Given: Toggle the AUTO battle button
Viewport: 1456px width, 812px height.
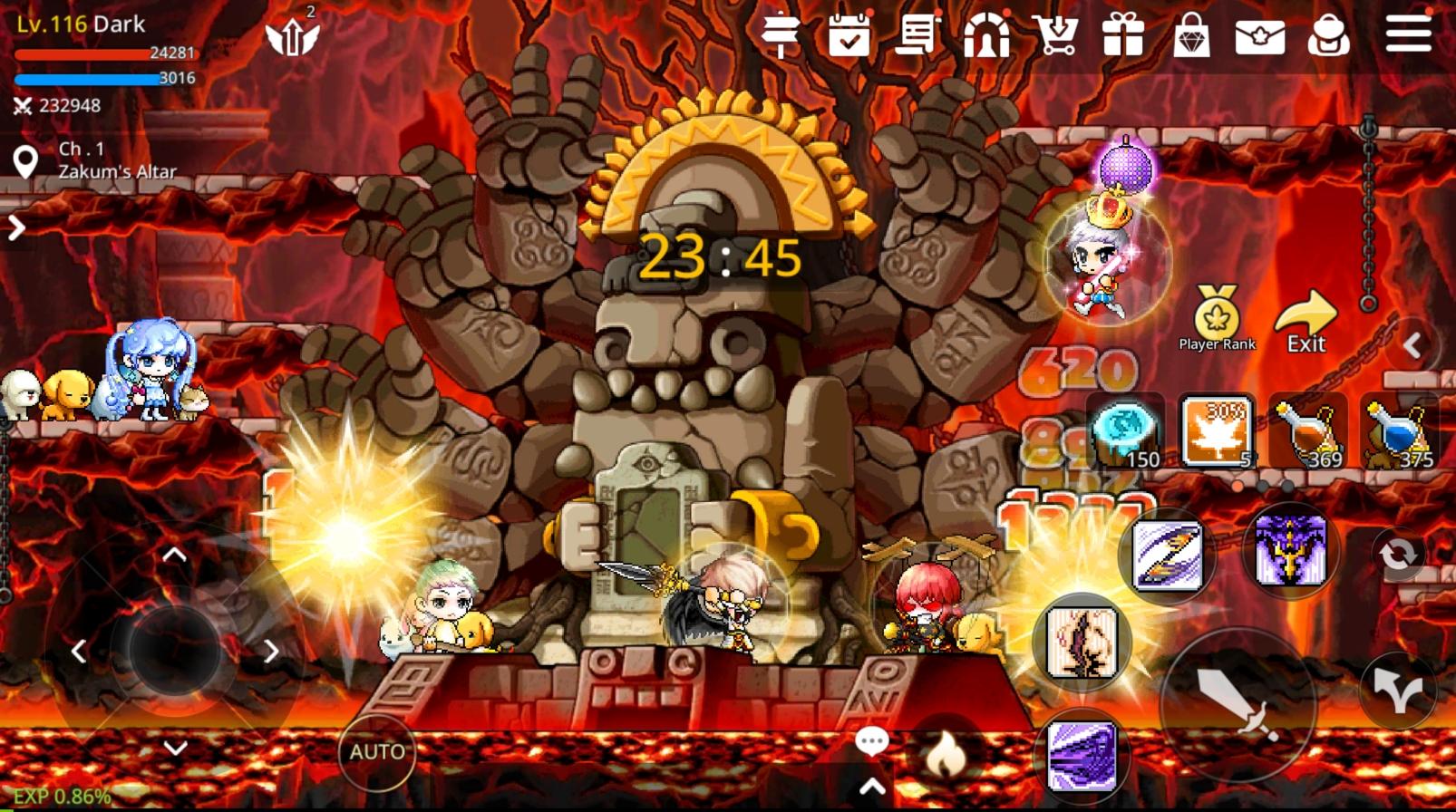Looking at the screenshot, I should coord(377,752).
